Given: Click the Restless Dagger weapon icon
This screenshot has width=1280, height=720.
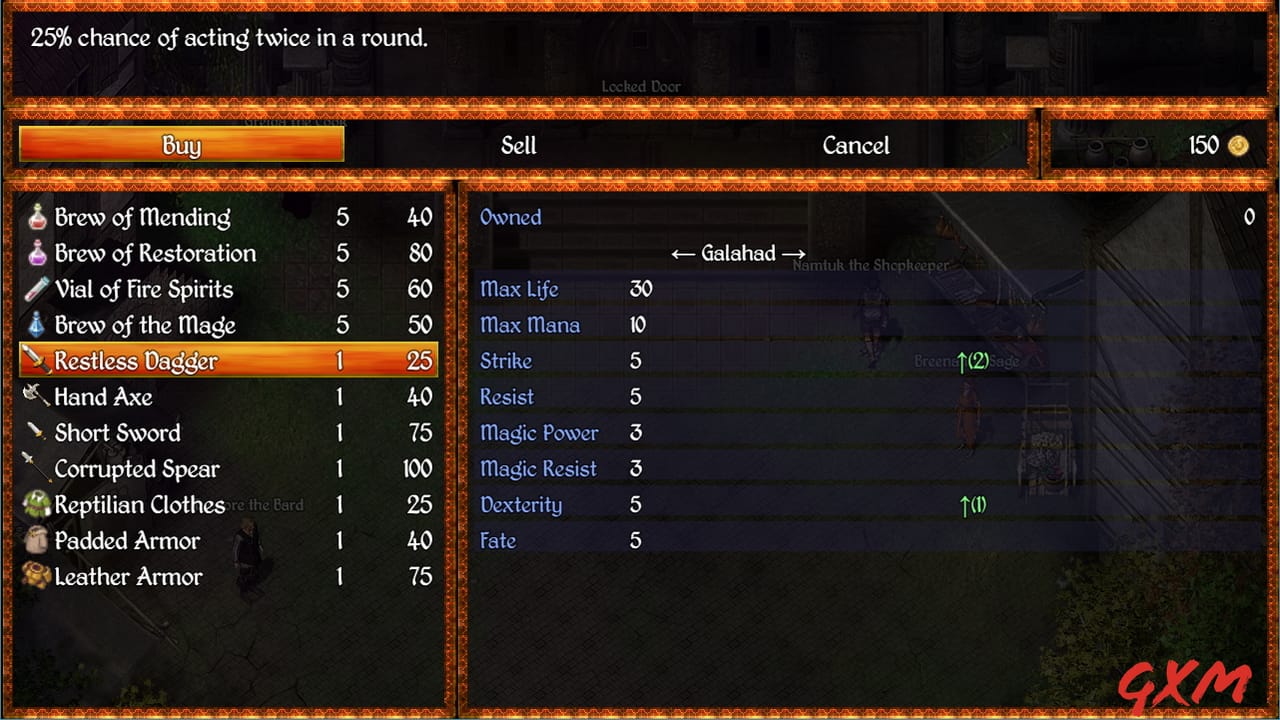Looking at the screenshot, I should [35, 361].
